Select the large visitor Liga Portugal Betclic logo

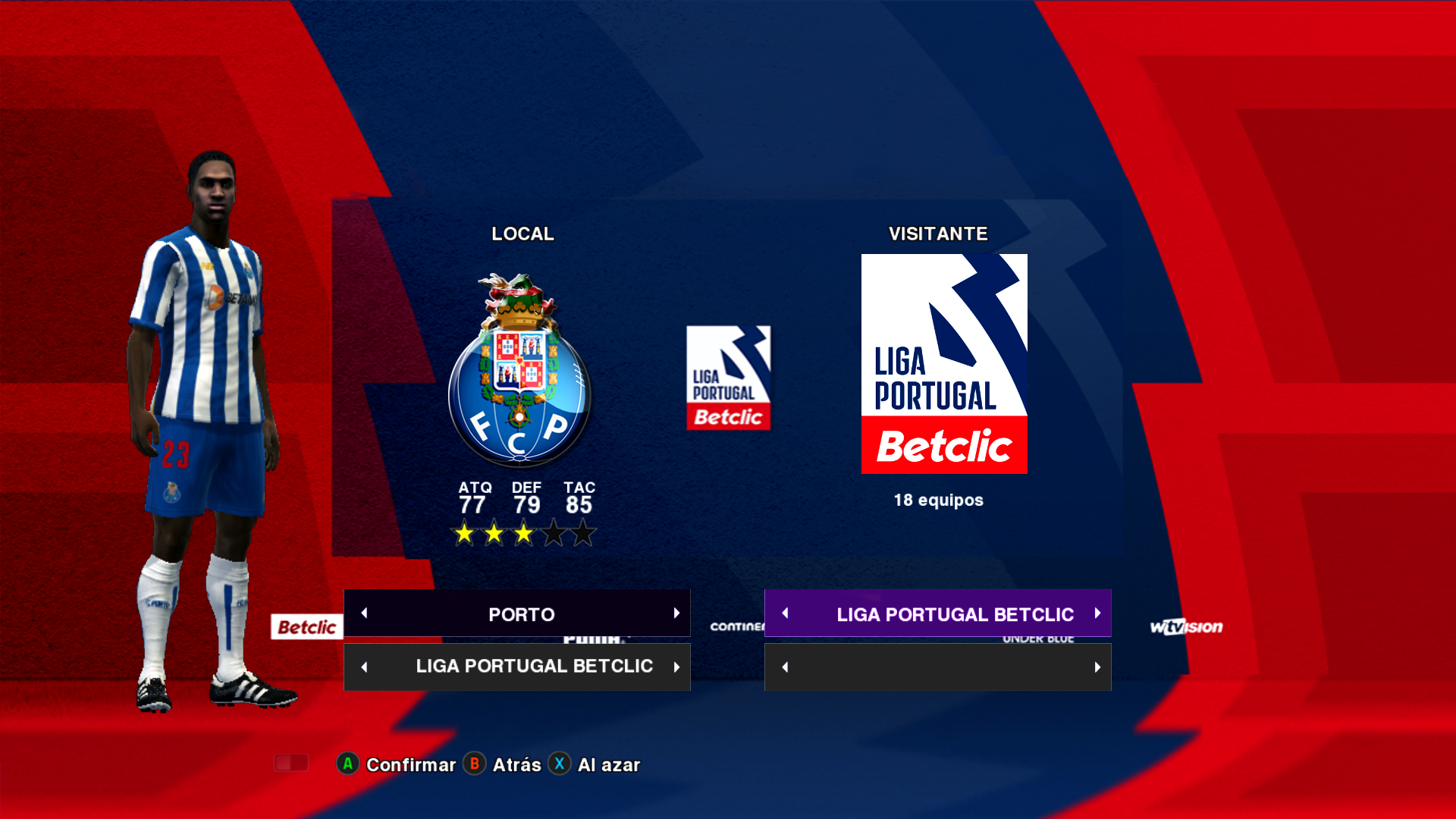pos(944,364)
